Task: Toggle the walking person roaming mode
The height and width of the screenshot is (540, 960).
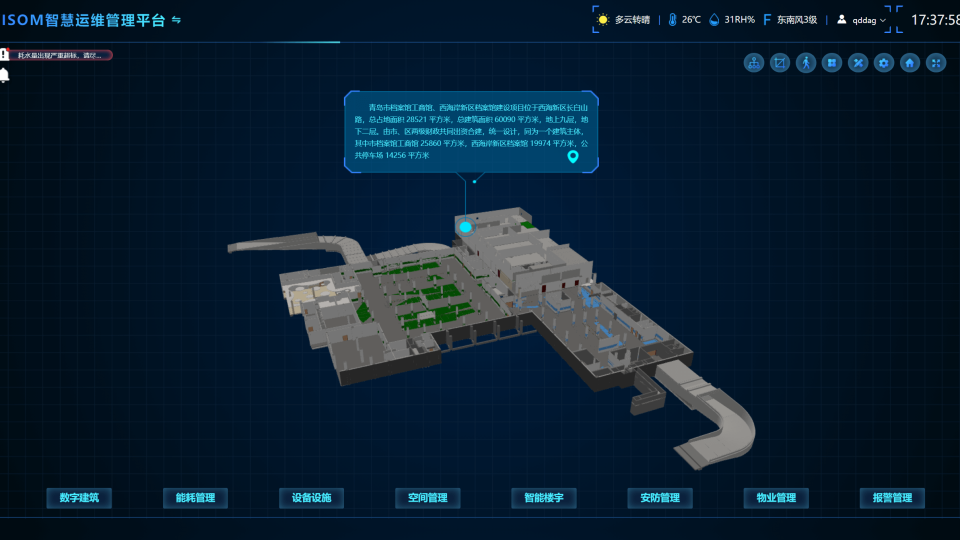Action: tap(806, 63)
